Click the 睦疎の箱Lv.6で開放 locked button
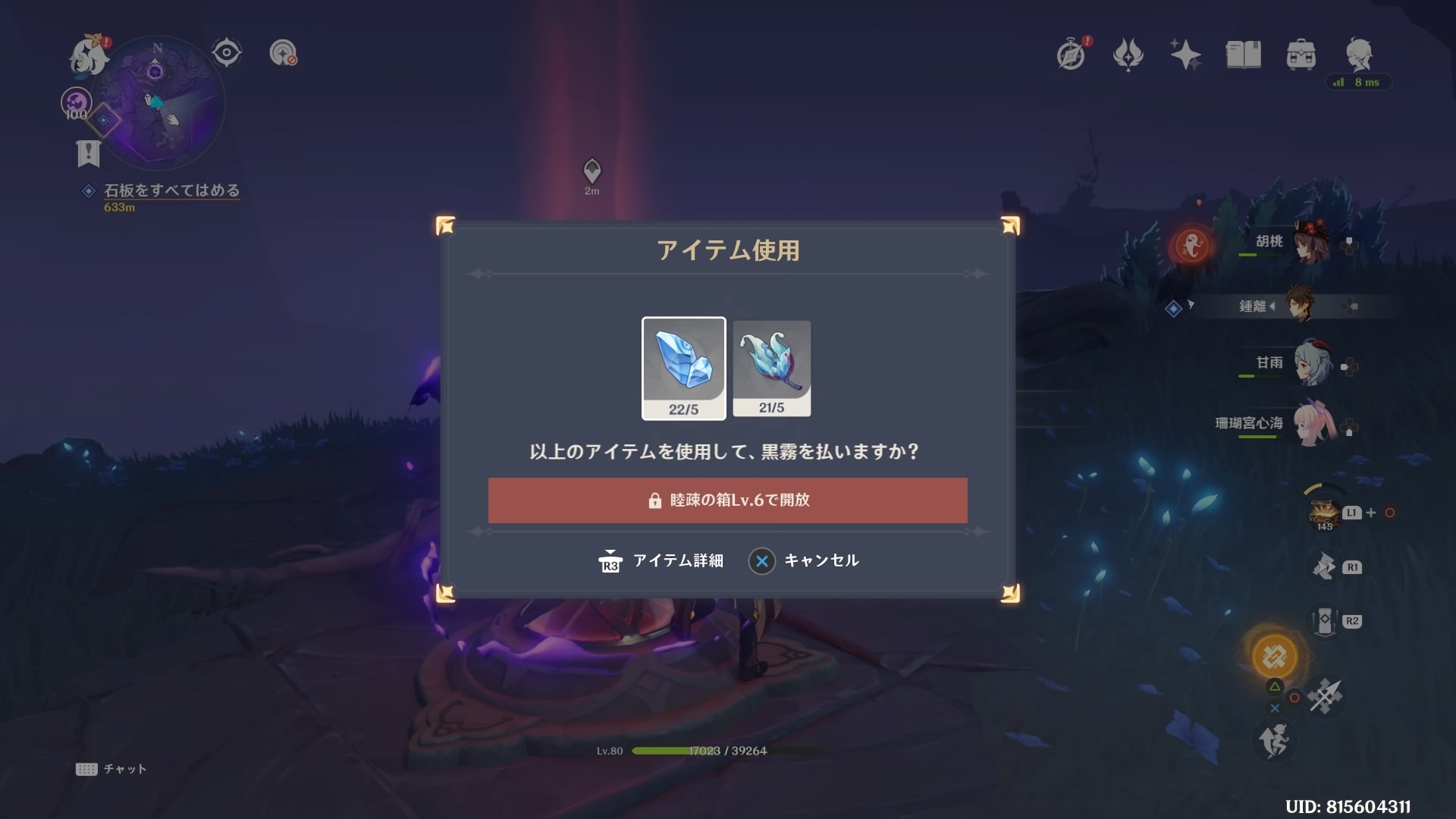 (728, 500)
